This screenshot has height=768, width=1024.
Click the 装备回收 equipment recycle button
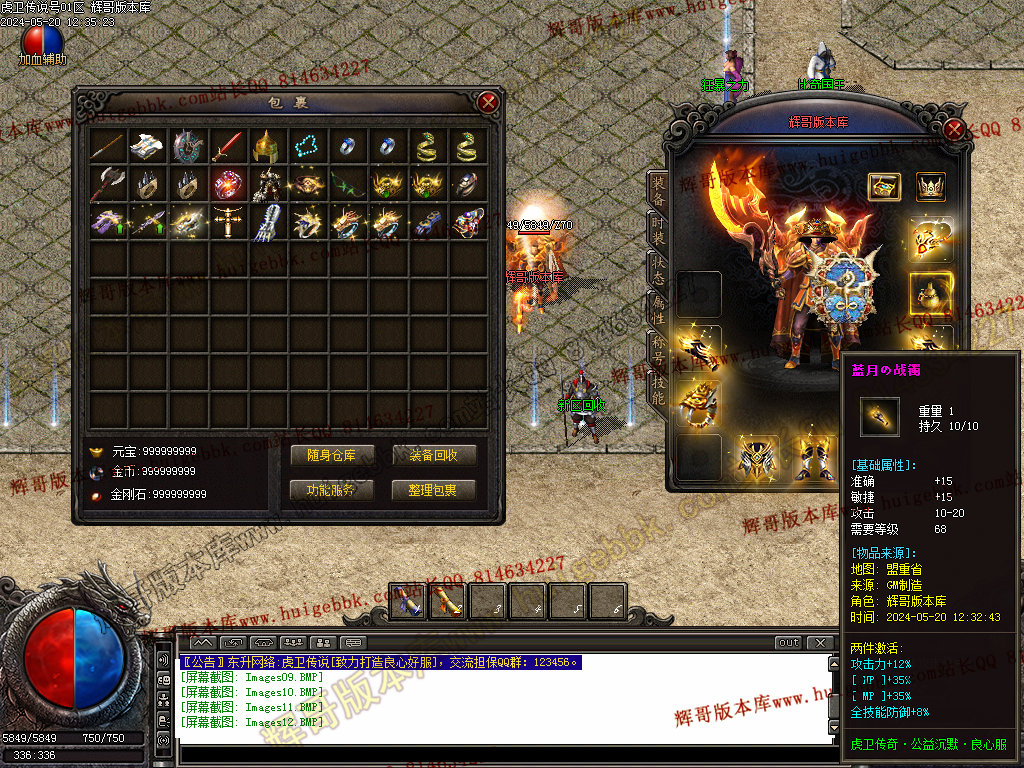[434, 456]
